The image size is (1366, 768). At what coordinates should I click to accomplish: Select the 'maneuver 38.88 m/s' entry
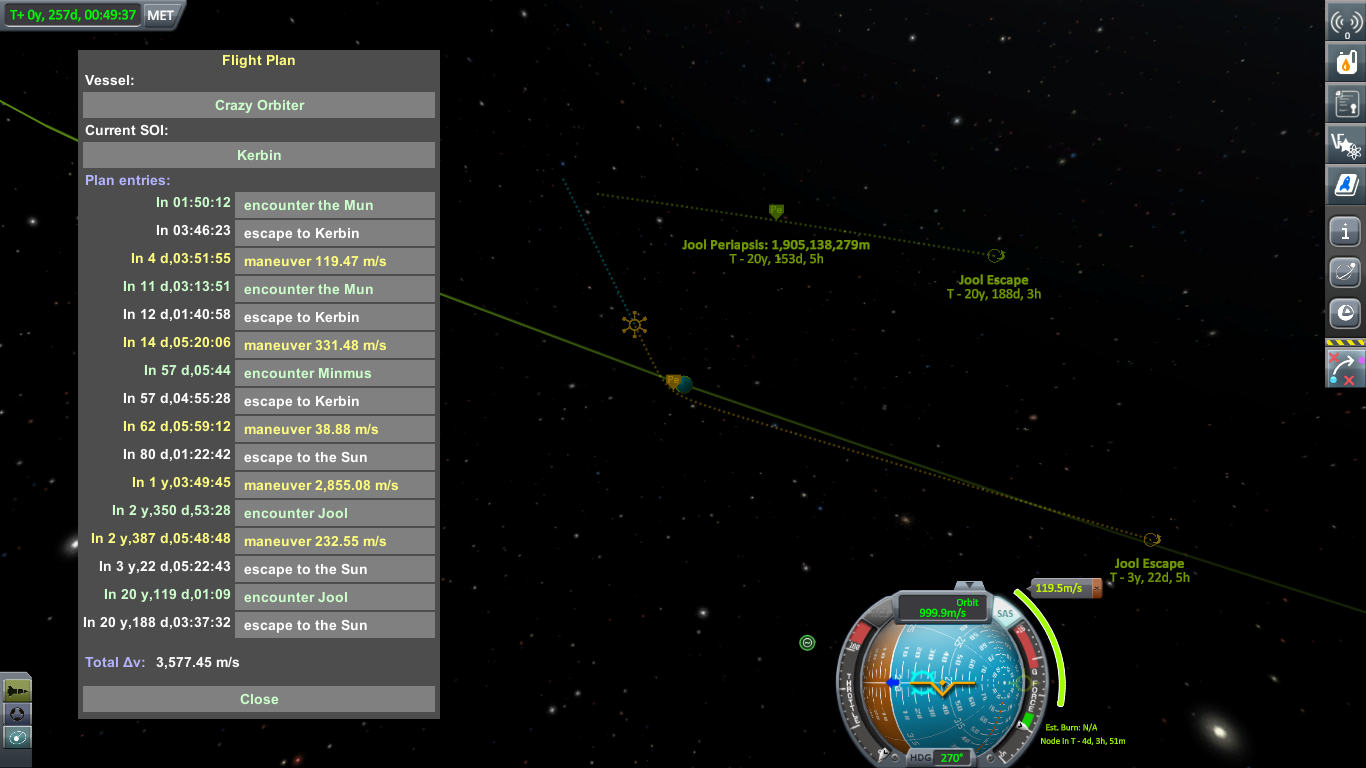point(334,429)
